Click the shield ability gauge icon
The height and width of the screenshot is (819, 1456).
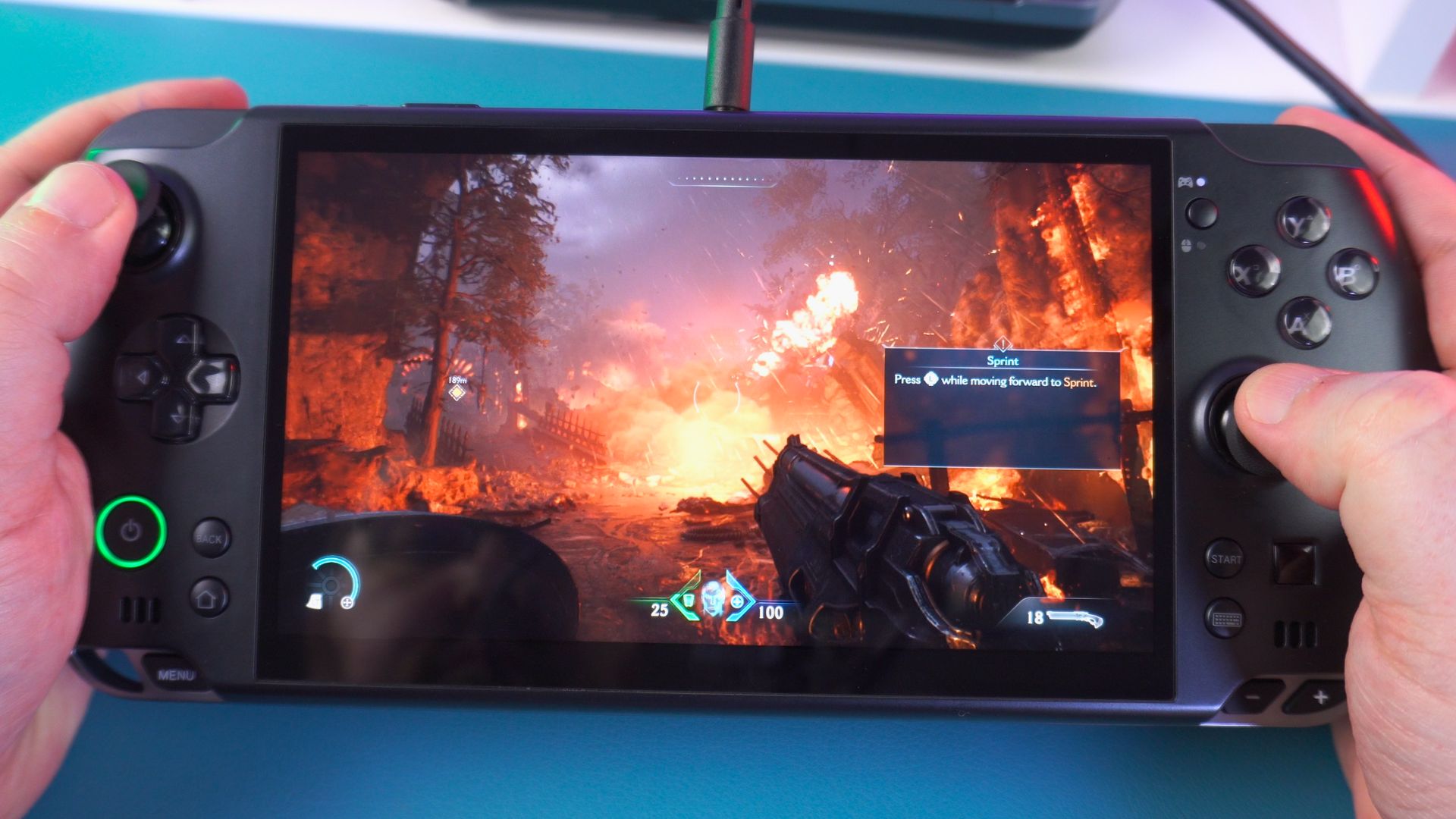coord(334,585)
